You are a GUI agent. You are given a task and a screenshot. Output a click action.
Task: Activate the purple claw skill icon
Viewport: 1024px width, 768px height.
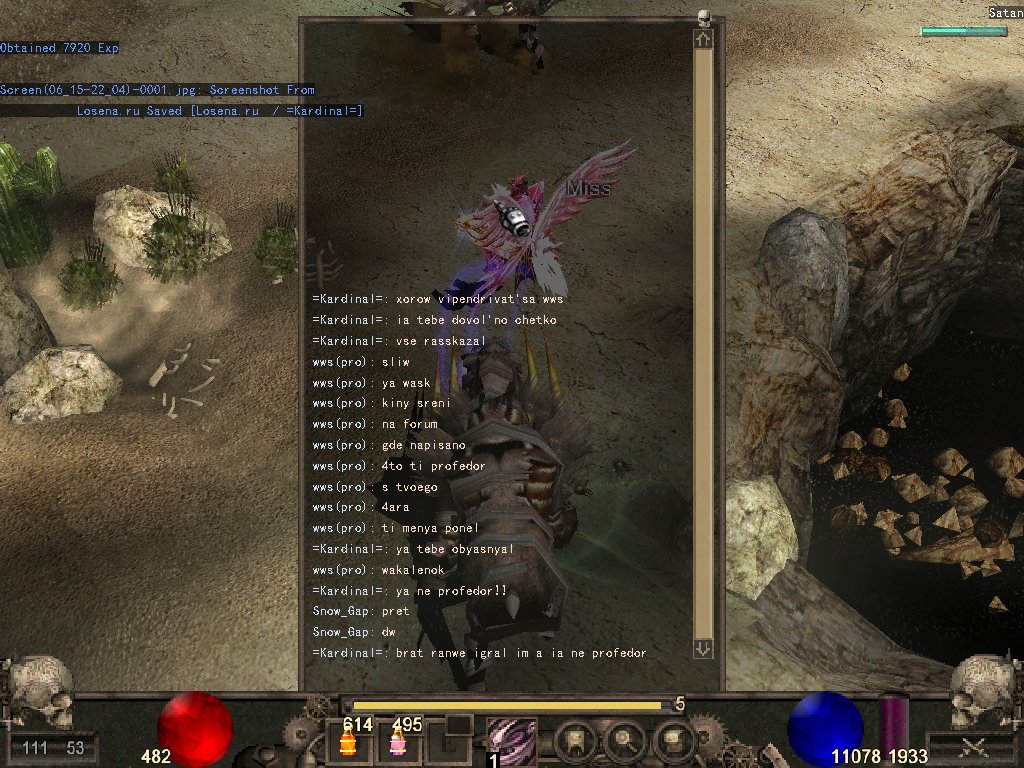(x=511, y=742)
